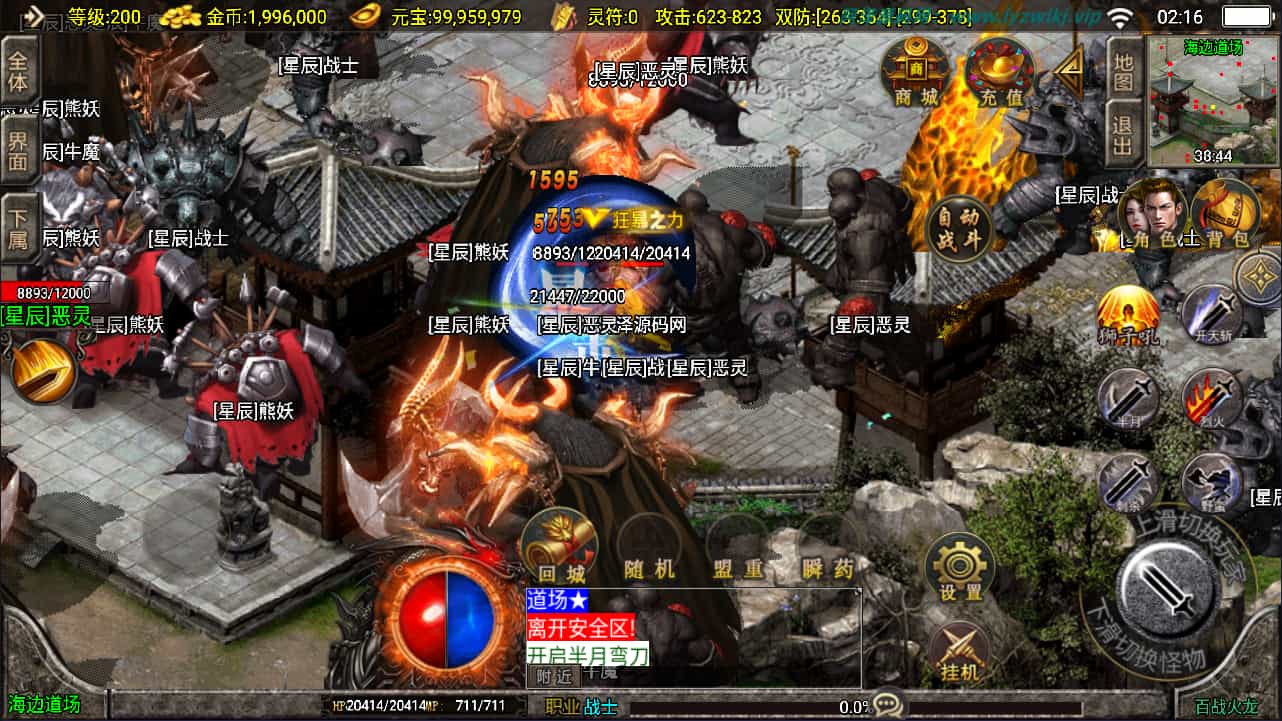Use the 回城 return scroll
Screen dimensions: 1282x721
[560, 545]
